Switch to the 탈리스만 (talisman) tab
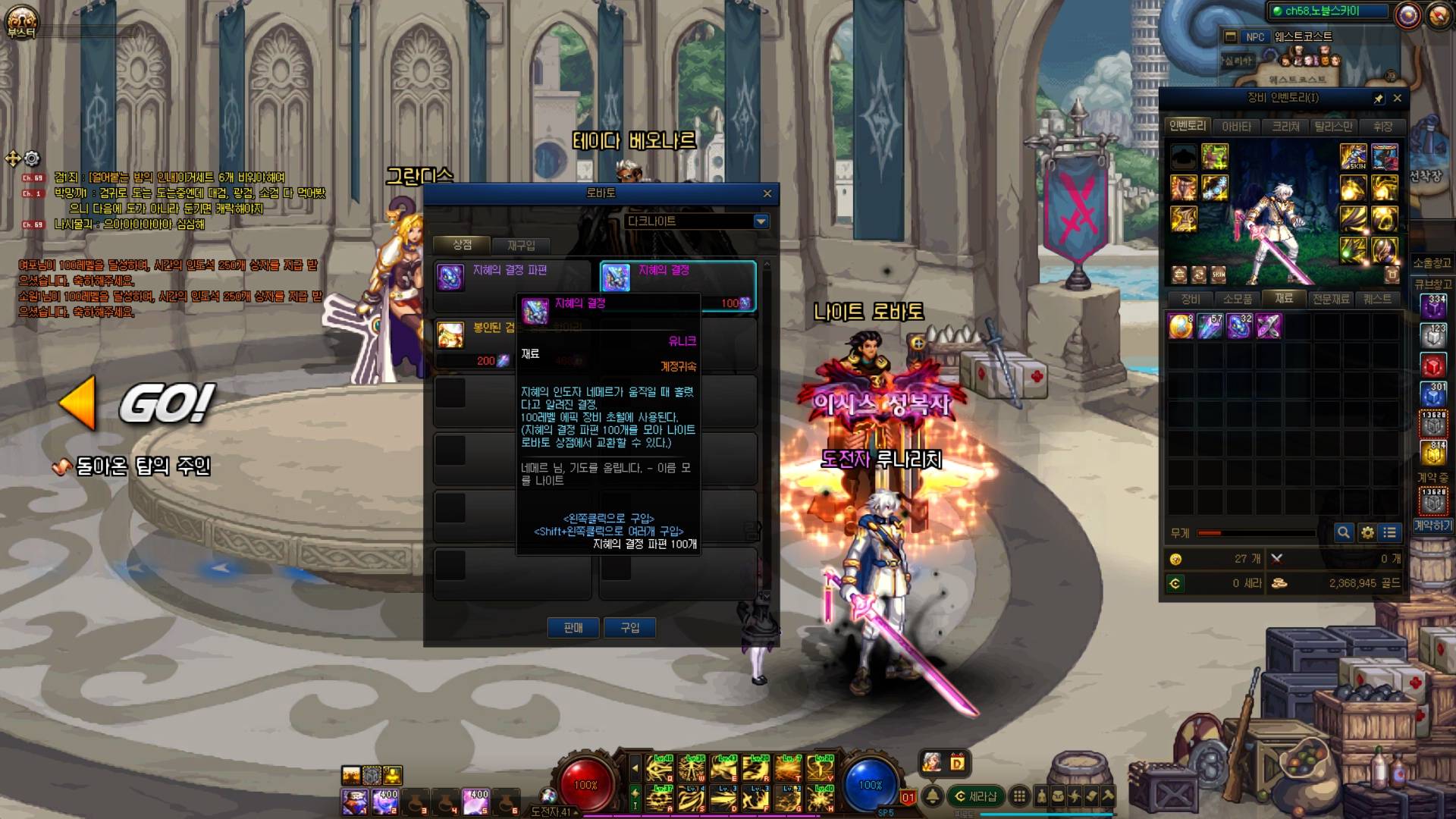1456x819 pixels. 1333,127
